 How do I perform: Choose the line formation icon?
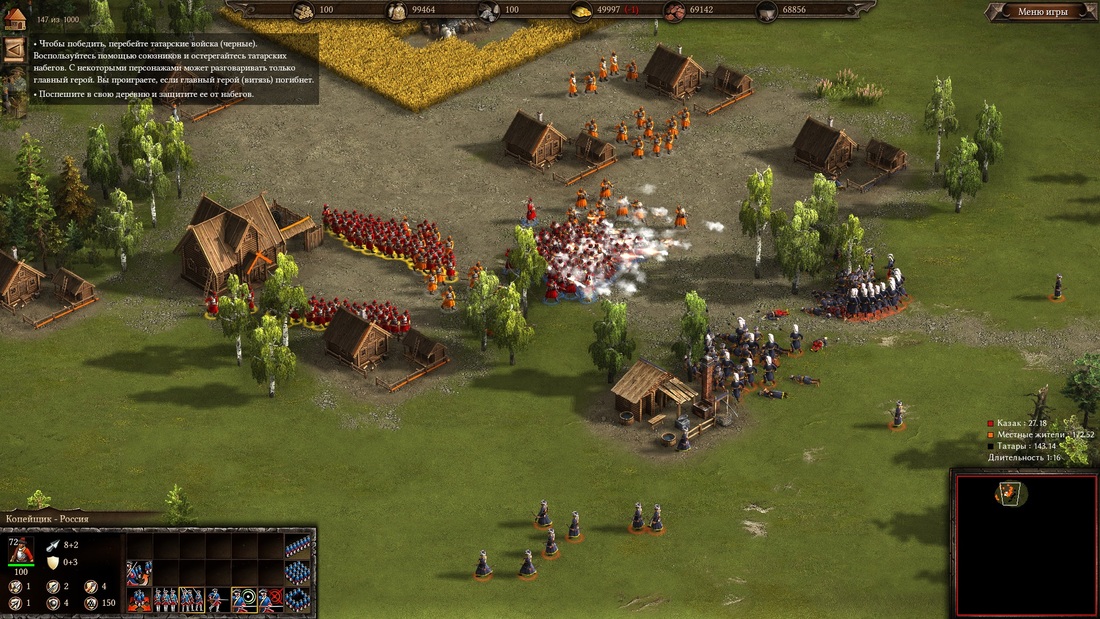[x=297, y=546]
